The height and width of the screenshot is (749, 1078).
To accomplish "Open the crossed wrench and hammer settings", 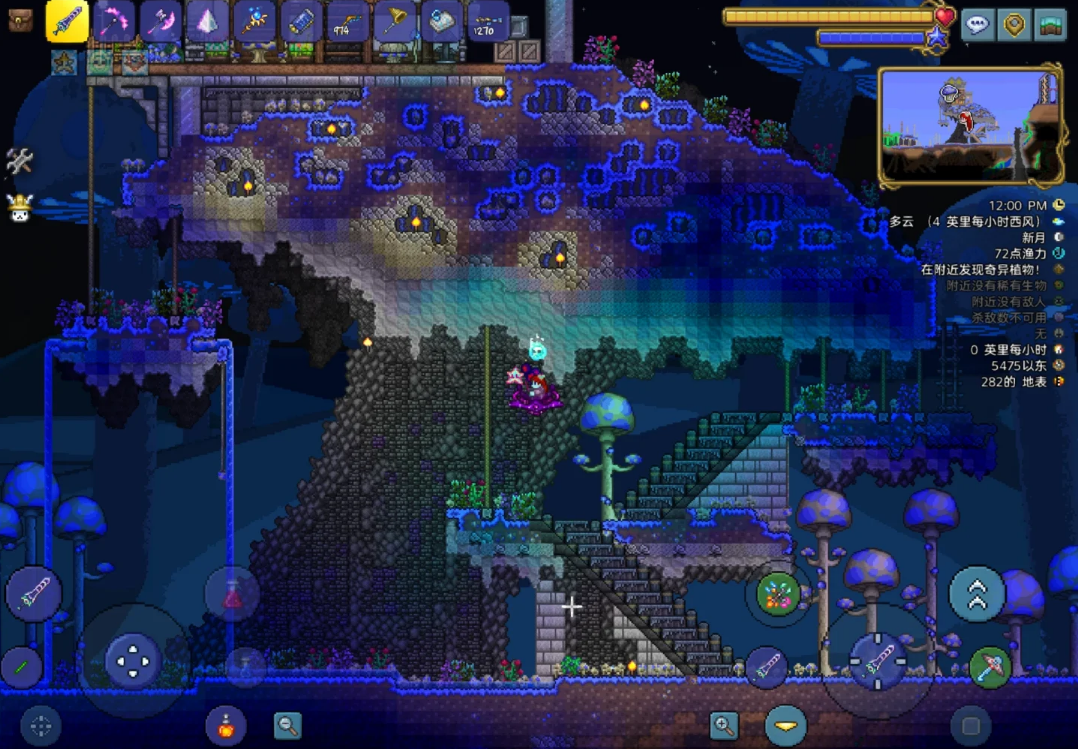I will pyautogui.click(x=19, y=161).
